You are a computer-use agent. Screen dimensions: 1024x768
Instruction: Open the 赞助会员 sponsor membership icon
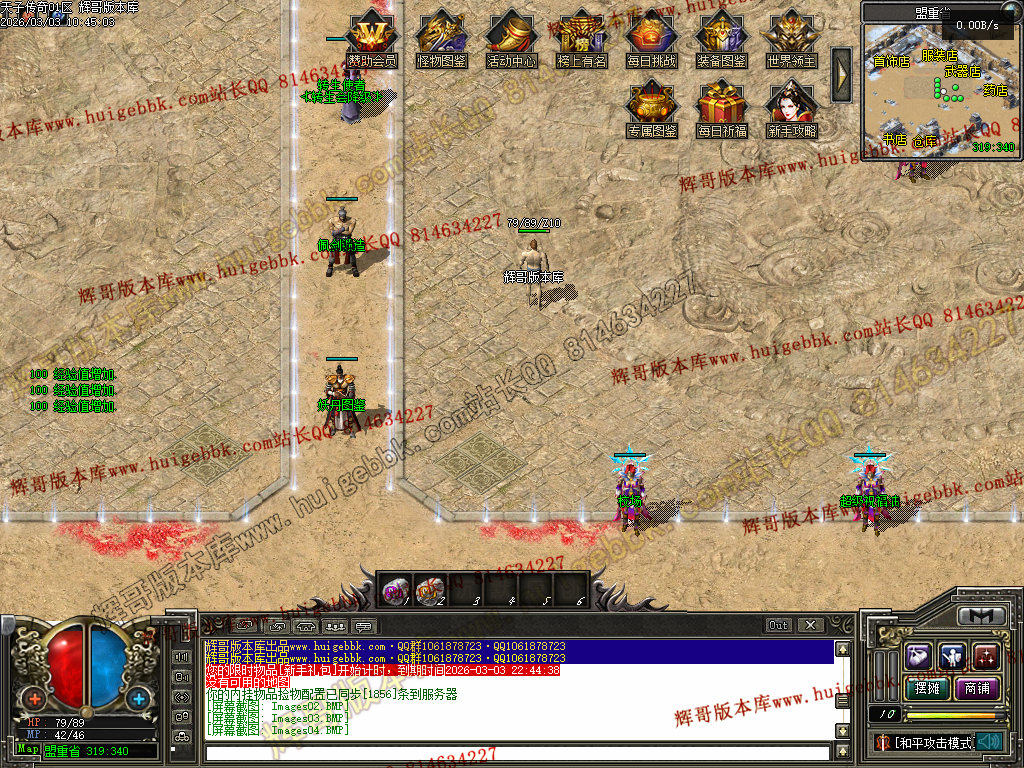(x=372, y=35)
